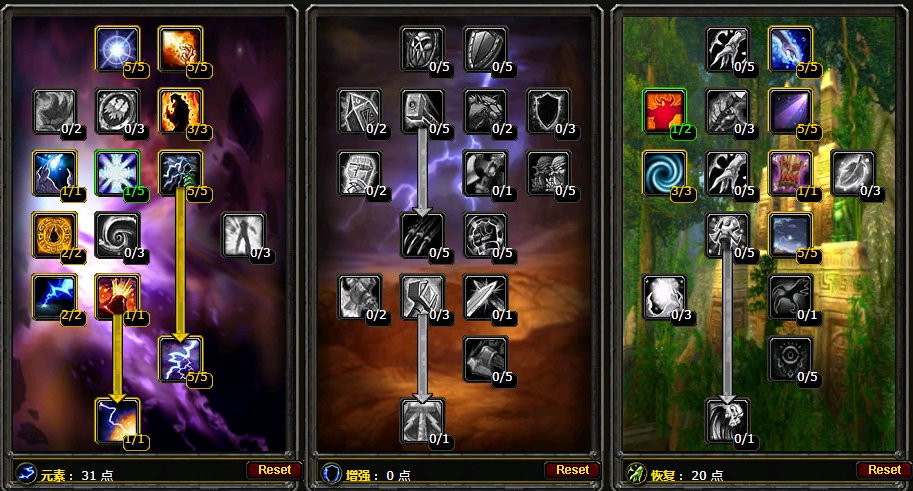Choose the blue spiral talent at 3/3
This screenshot has height=491, width=913.
(x=664, y=172)
